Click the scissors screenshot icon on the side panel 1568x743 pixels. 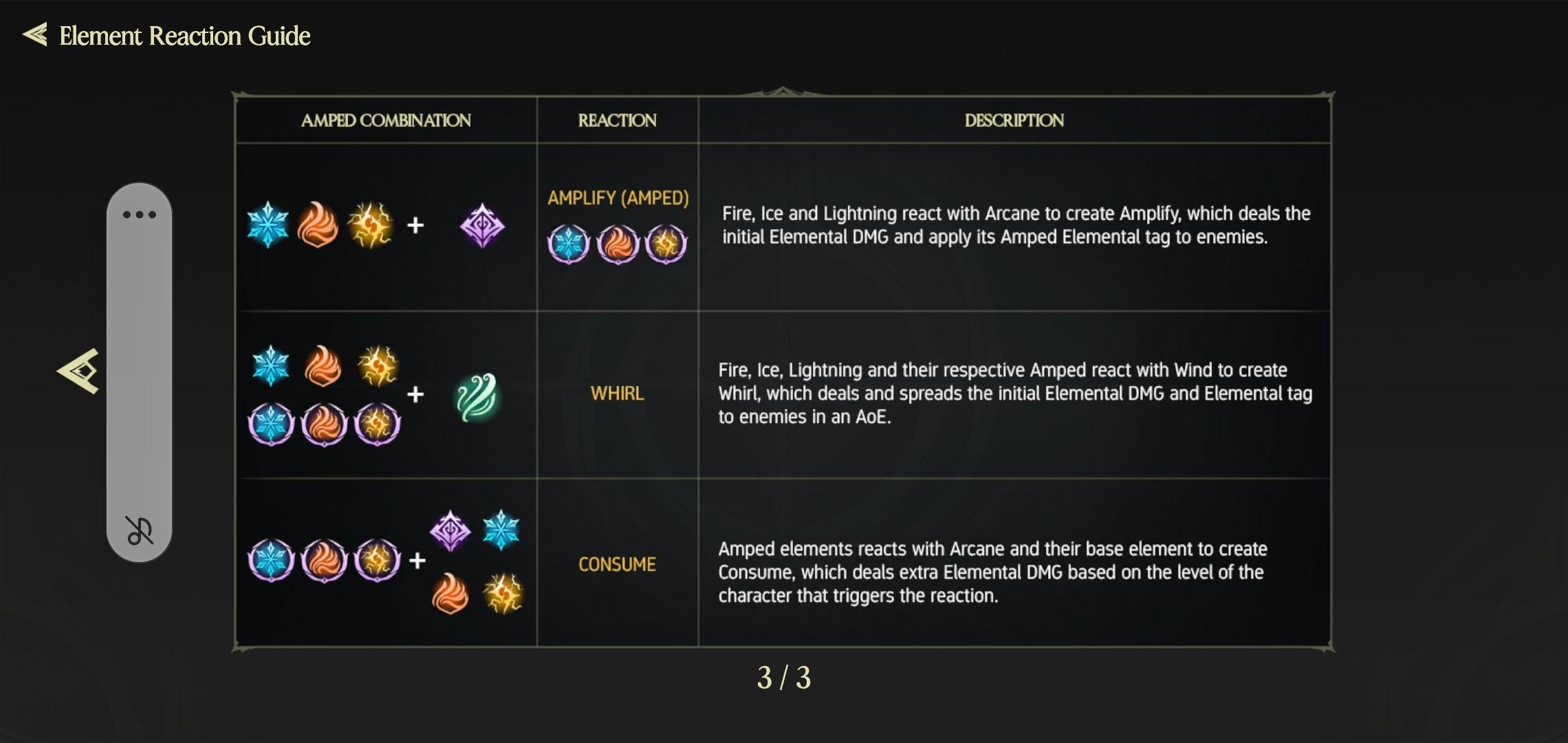140,531
